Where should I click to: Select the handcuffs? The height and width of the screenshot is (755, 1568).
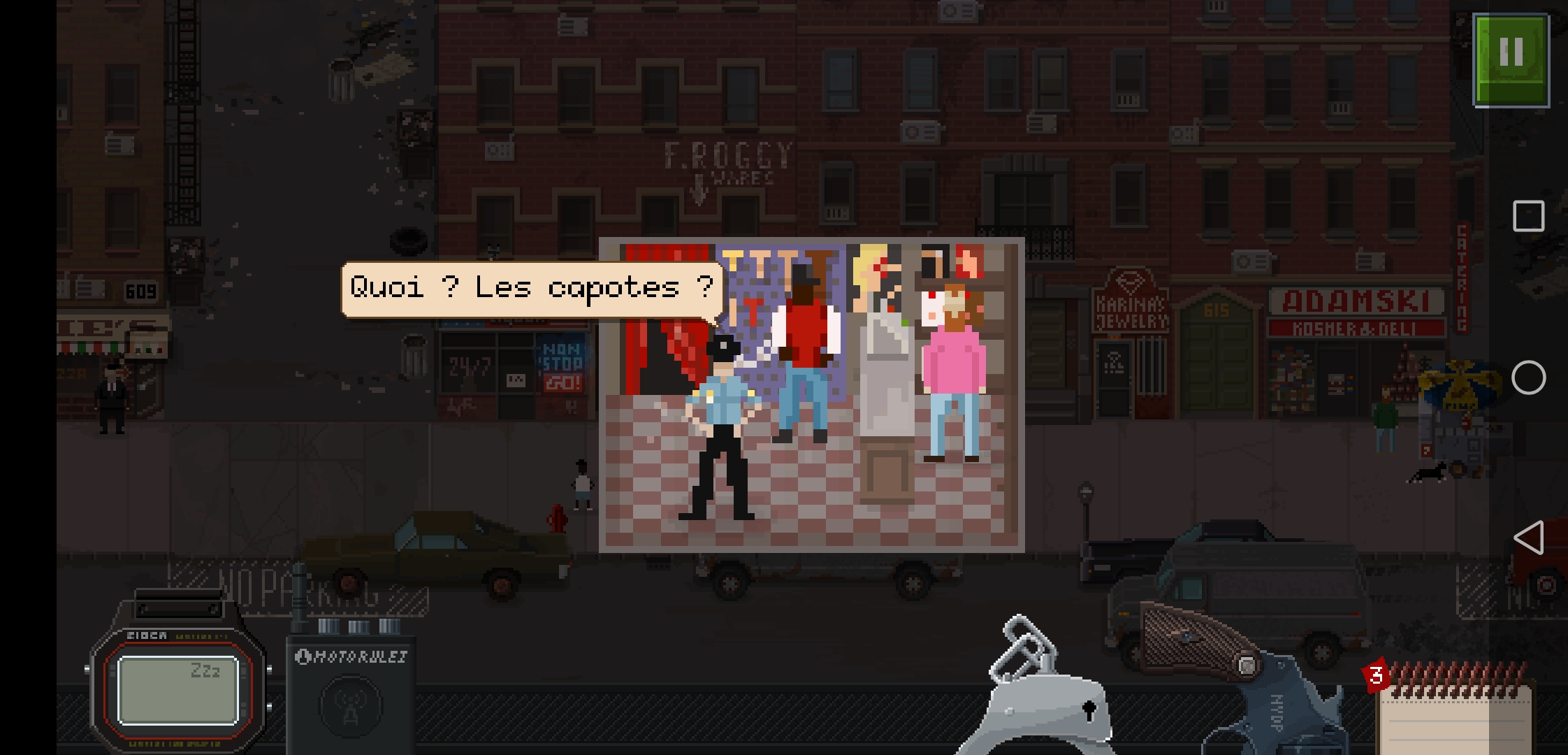point(1041,692)
